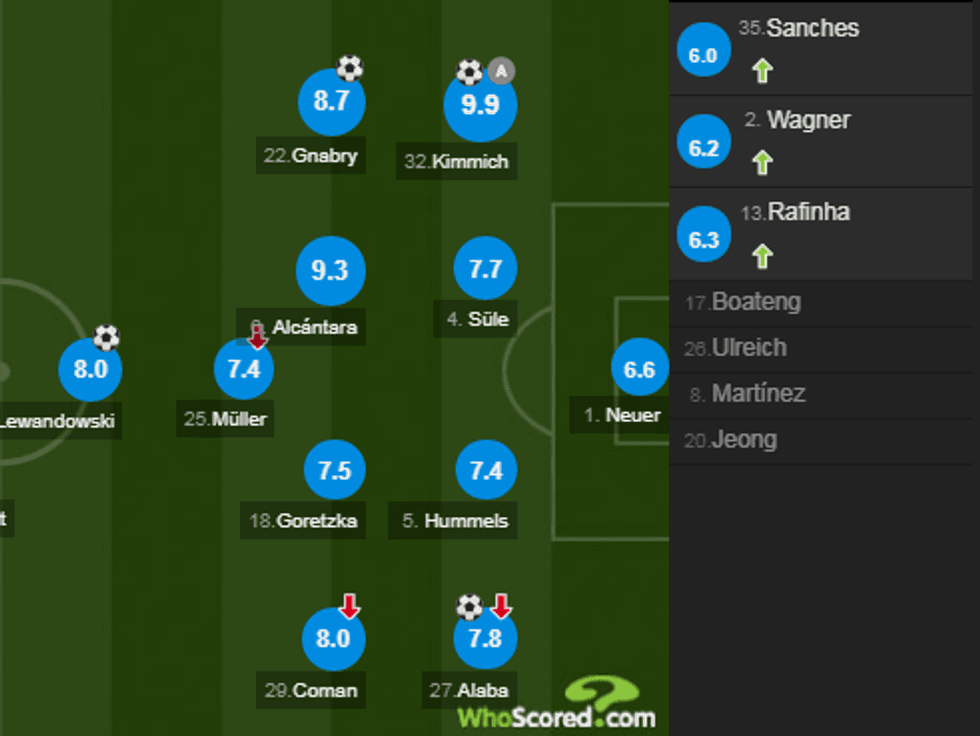Select substitute Sanches in the bench list
This screenshot has height=736, width=980.
(x=812, y=29)
